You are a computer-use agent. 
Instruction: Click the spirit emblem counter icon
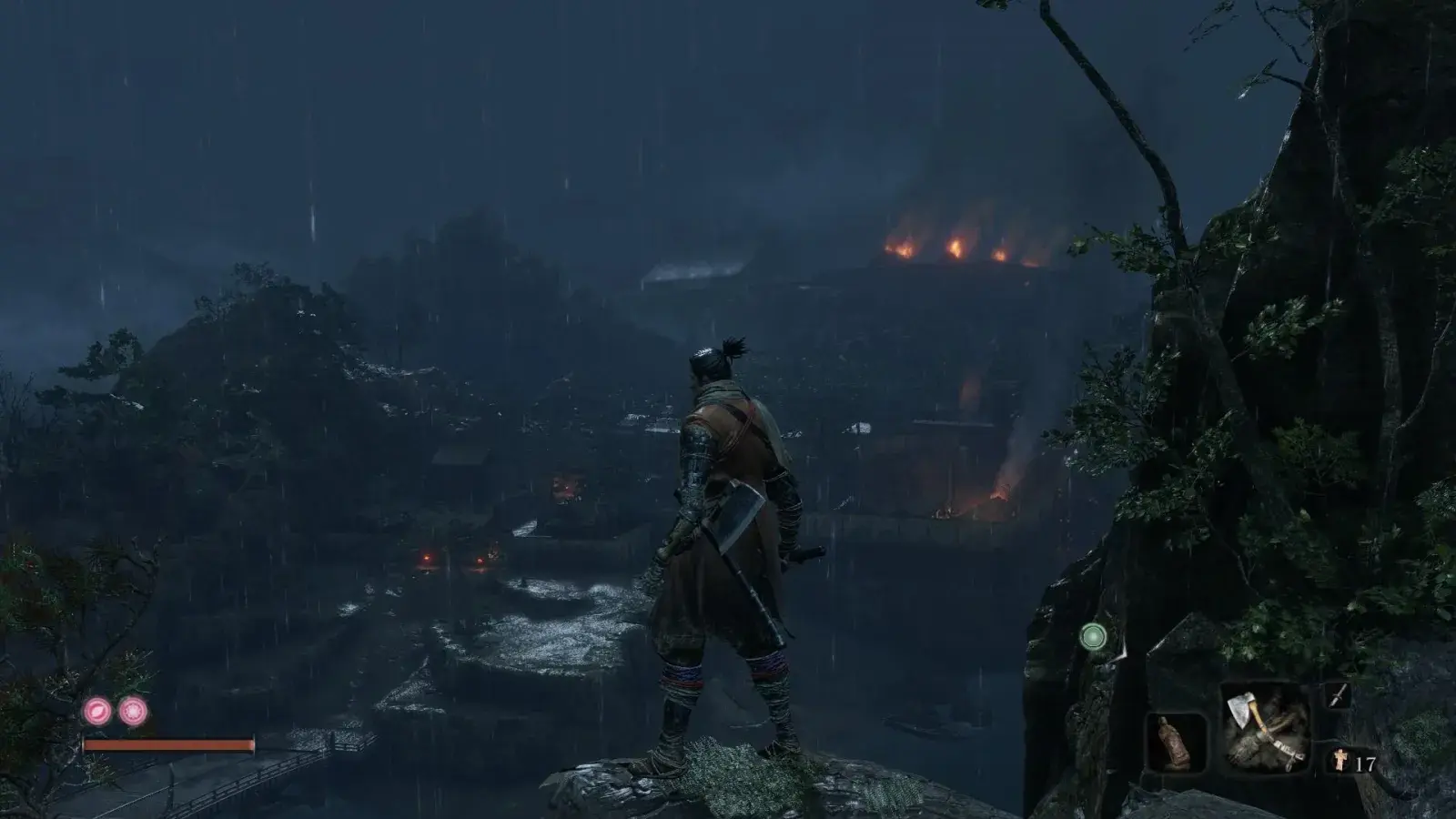click(1340, 758)
